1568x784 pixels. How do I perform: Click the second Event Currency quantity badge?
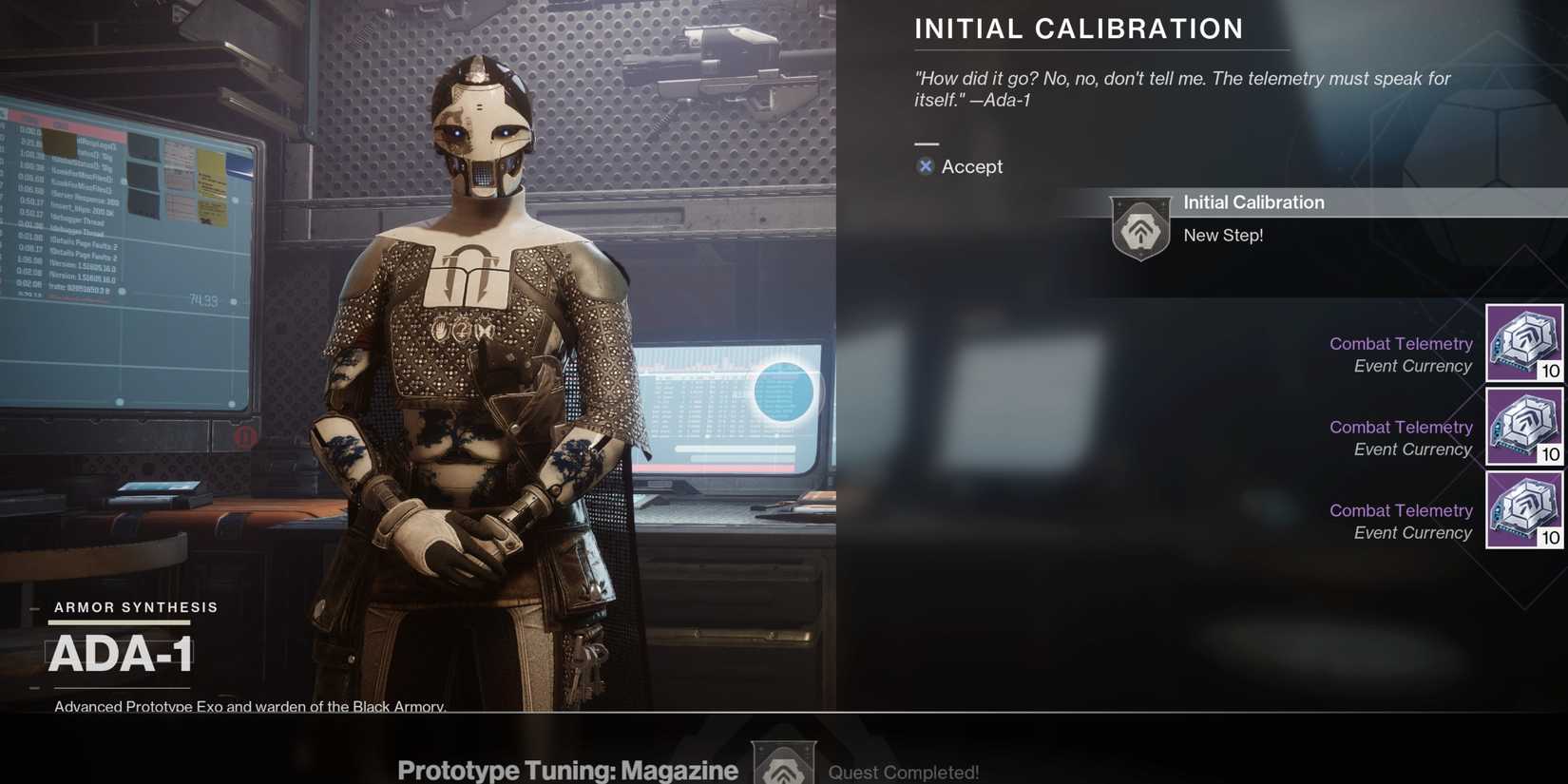[1551, 455]
